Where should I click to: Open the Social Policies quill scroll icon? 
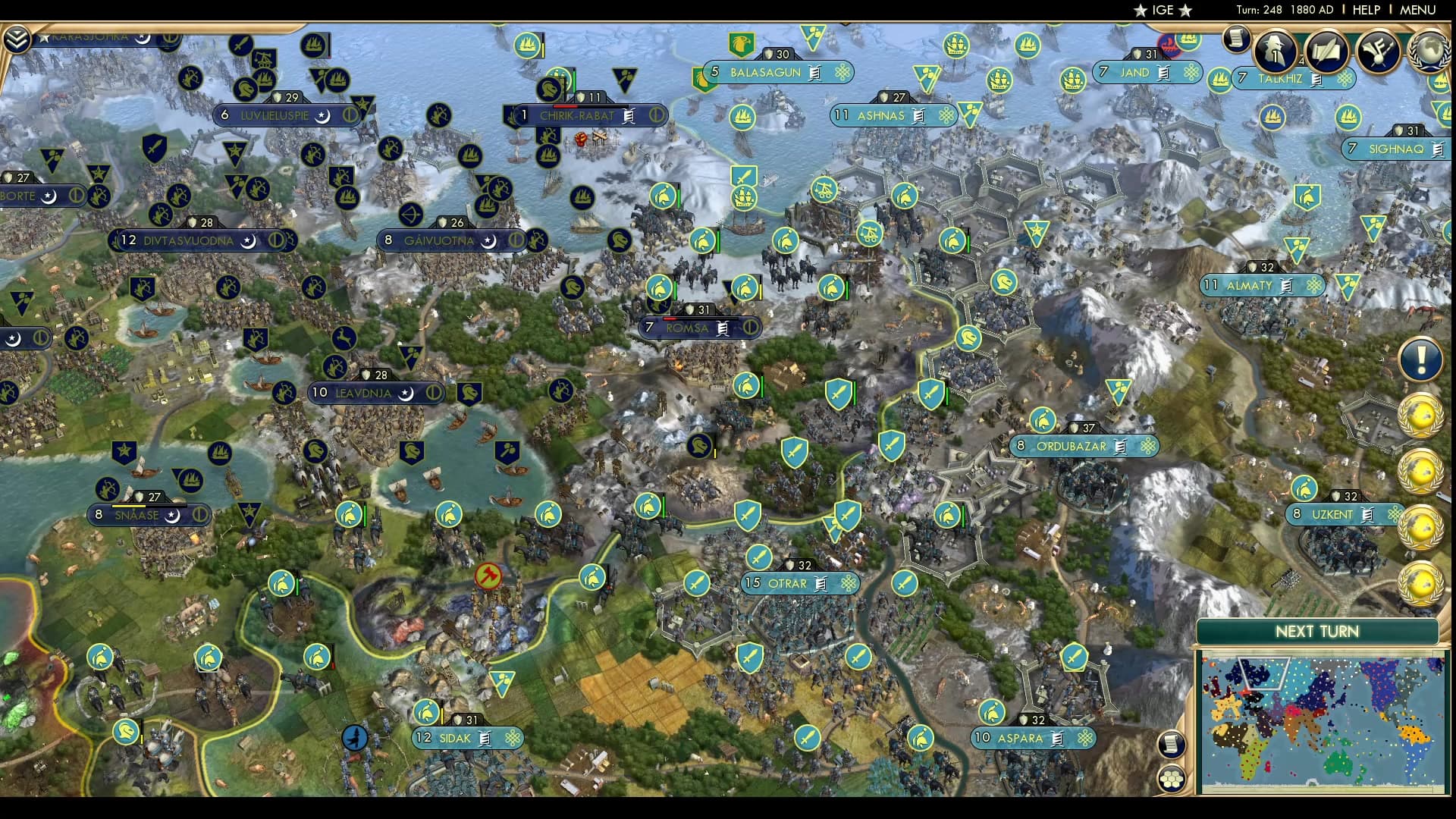pos(1326,50)
